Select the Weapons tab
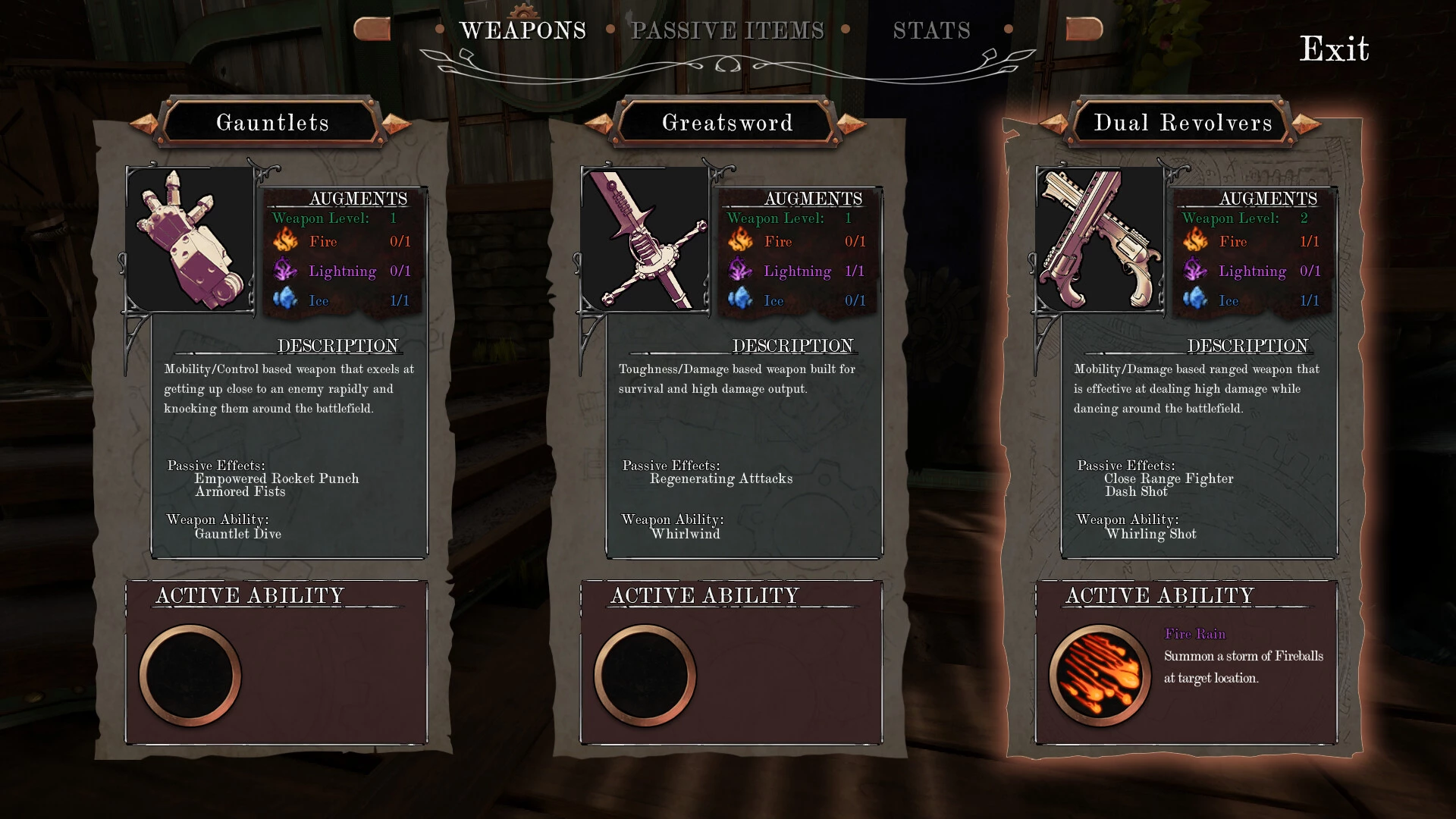The image size is (1456, 819). coord(522,30)
